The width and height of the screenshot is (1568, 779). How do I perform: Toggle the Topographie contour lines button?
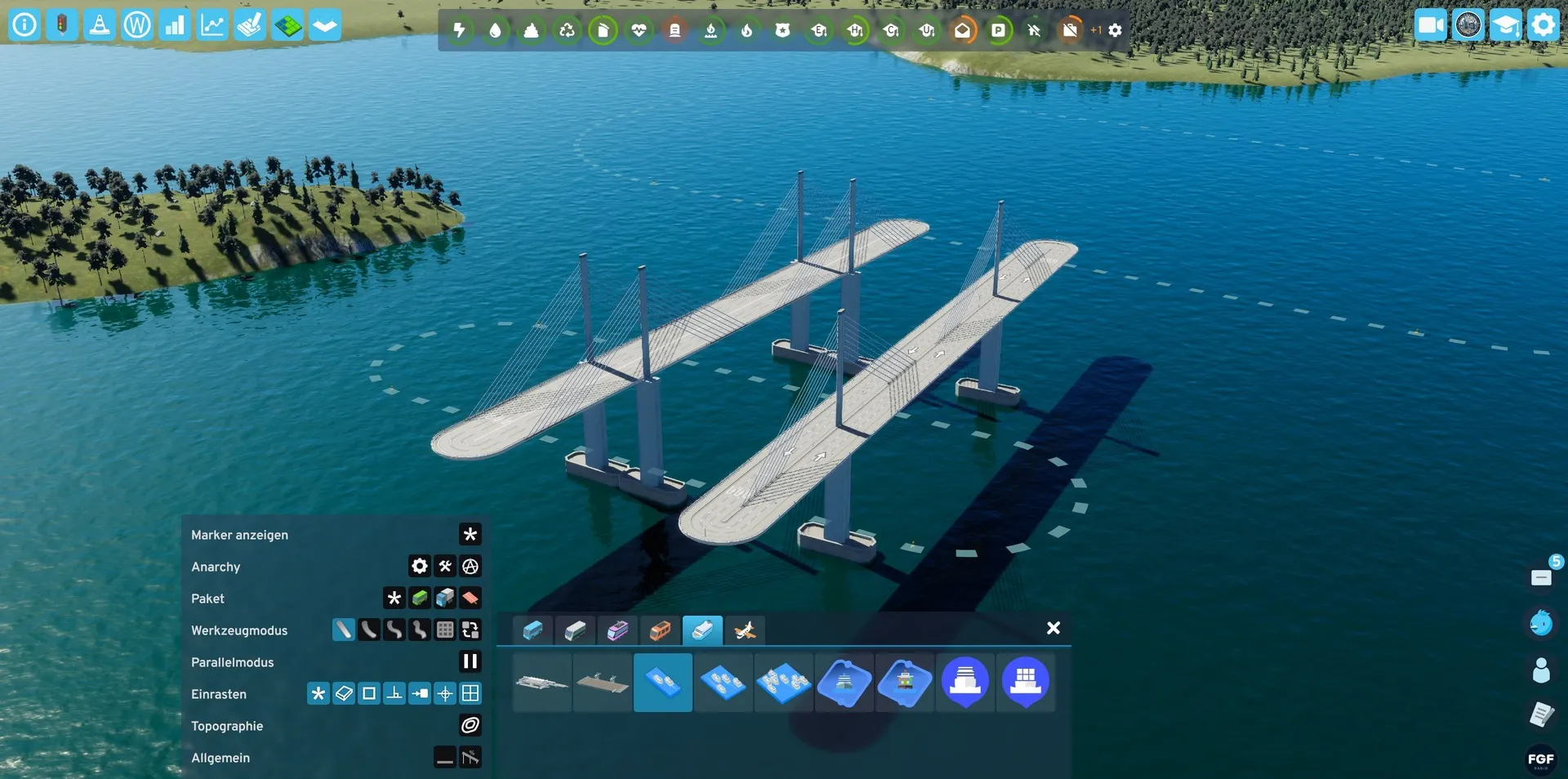pyautogui.click(x=470, y=726)
